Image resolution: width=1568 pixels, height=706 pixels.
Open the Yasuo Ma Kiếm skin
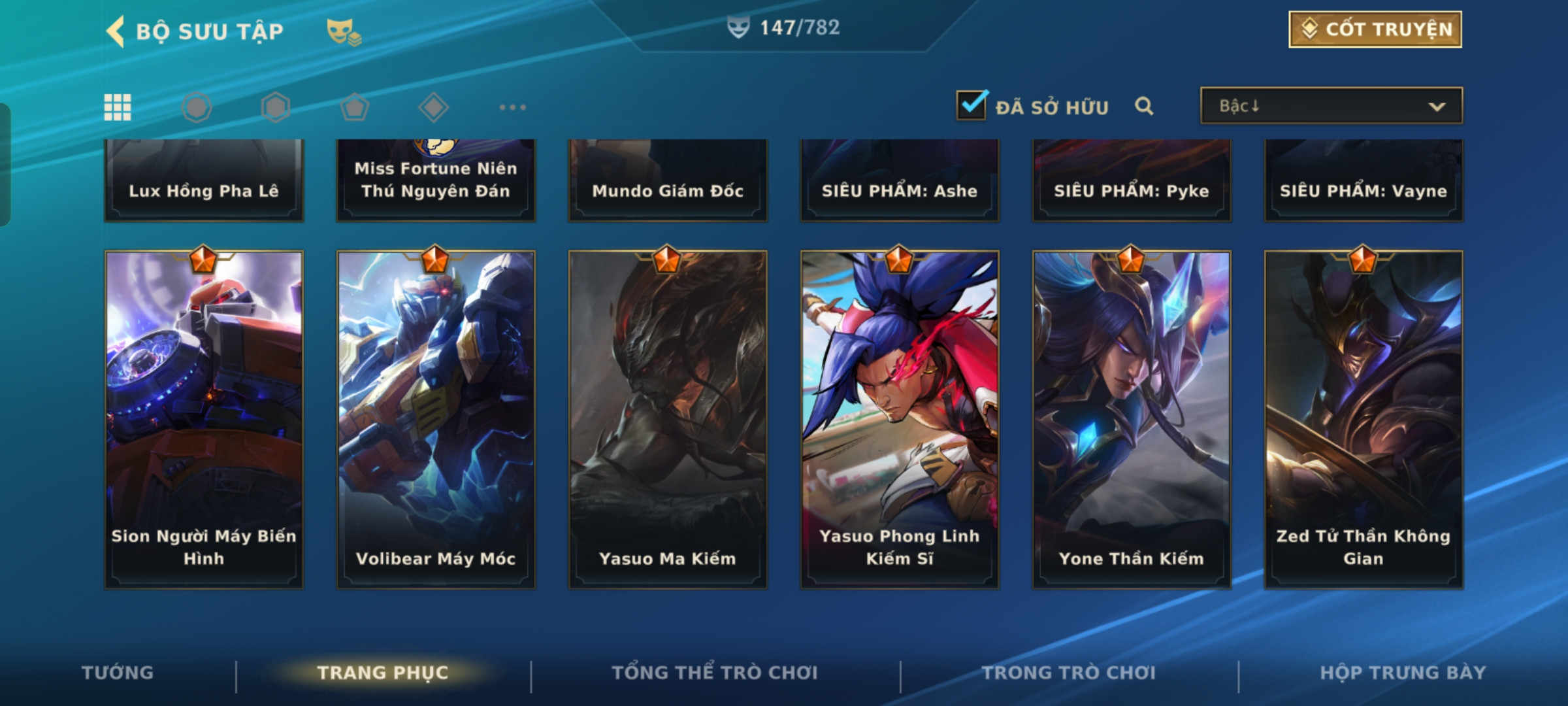668,419
